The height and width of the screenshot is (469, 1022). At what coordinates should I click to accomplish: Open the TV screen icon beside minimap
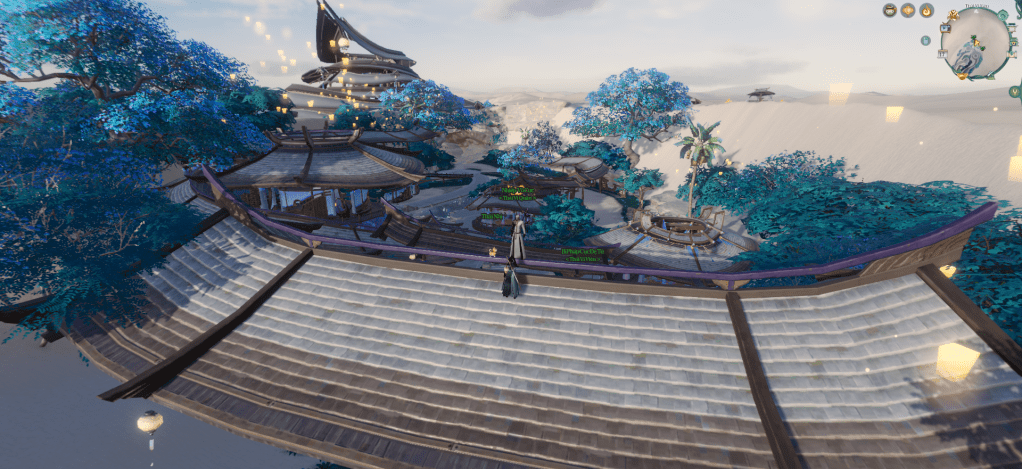point(945,28)
